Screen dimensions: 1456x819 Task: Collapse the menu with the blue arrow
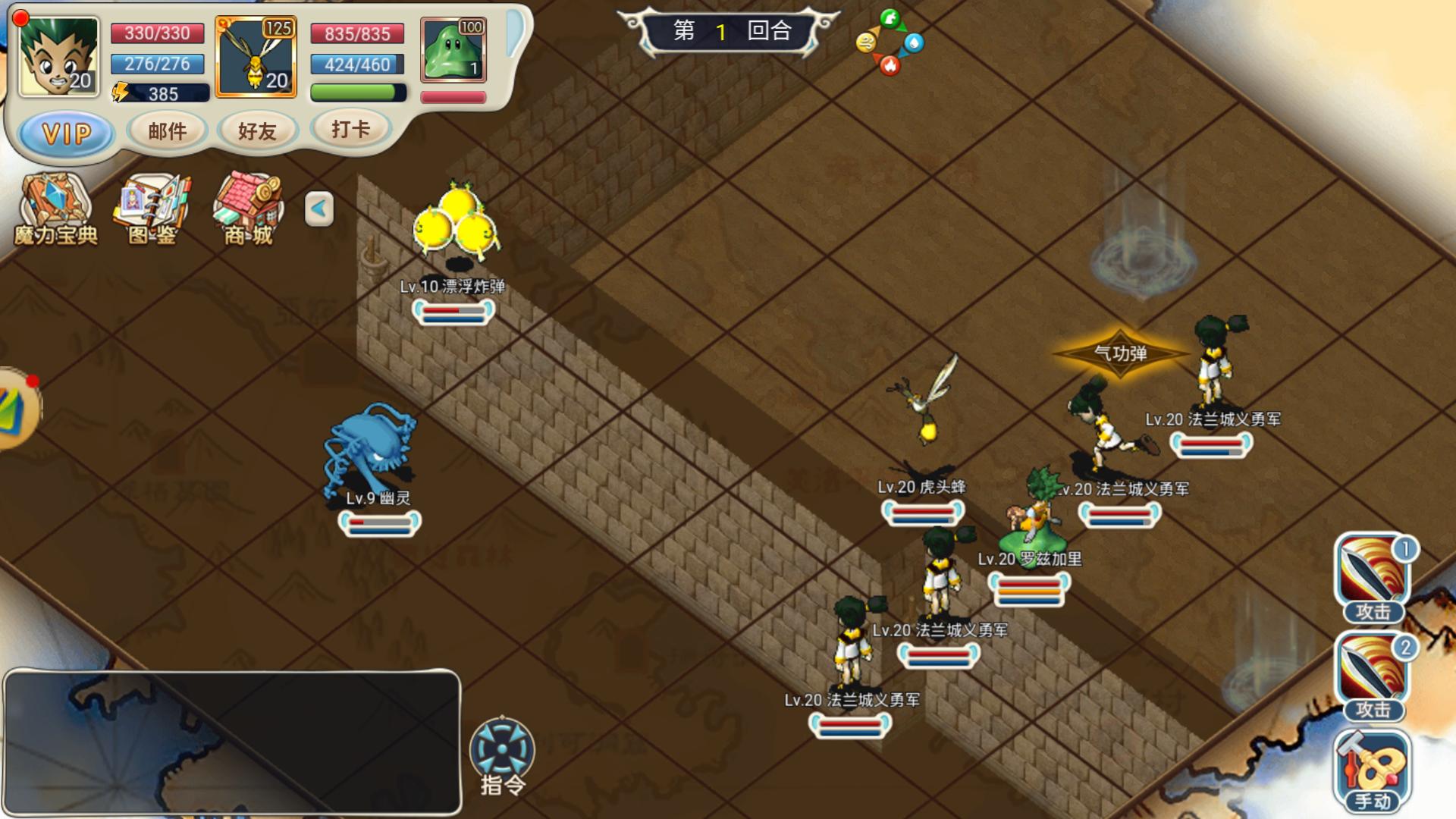pyautogui.click(x=319, y=209)
